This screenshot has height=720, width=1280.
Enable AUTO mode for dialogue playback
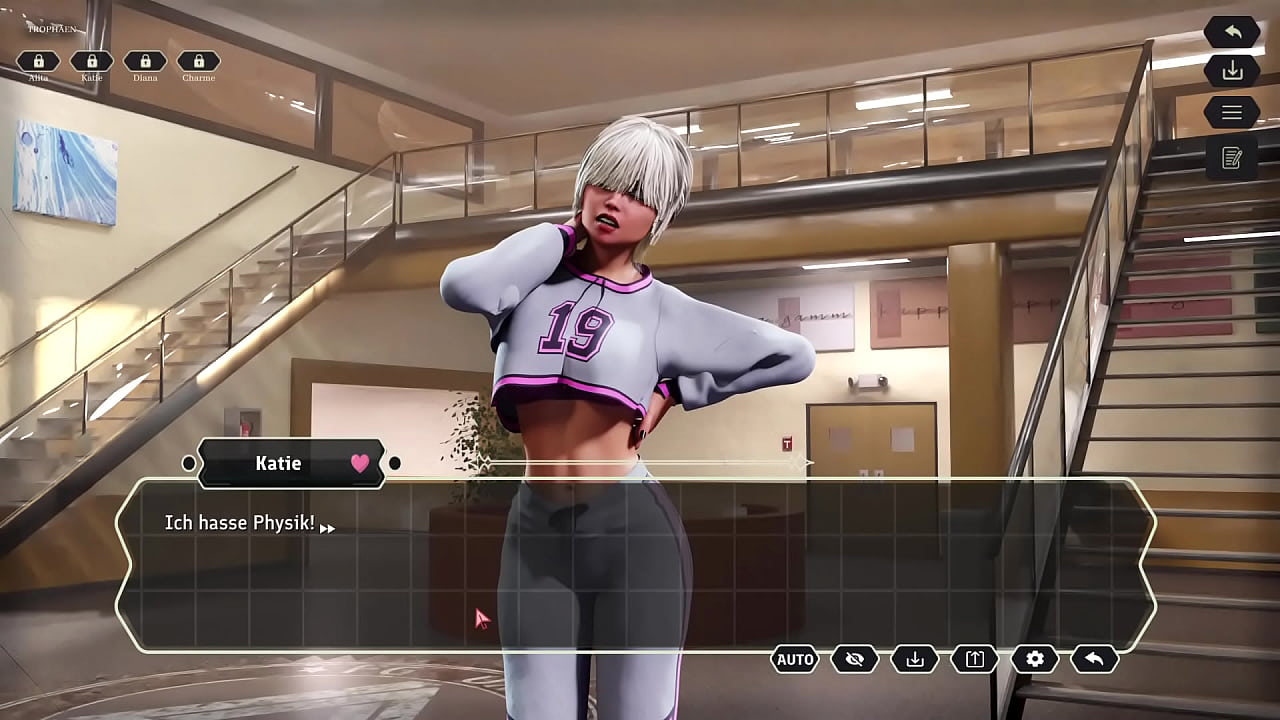793,659
